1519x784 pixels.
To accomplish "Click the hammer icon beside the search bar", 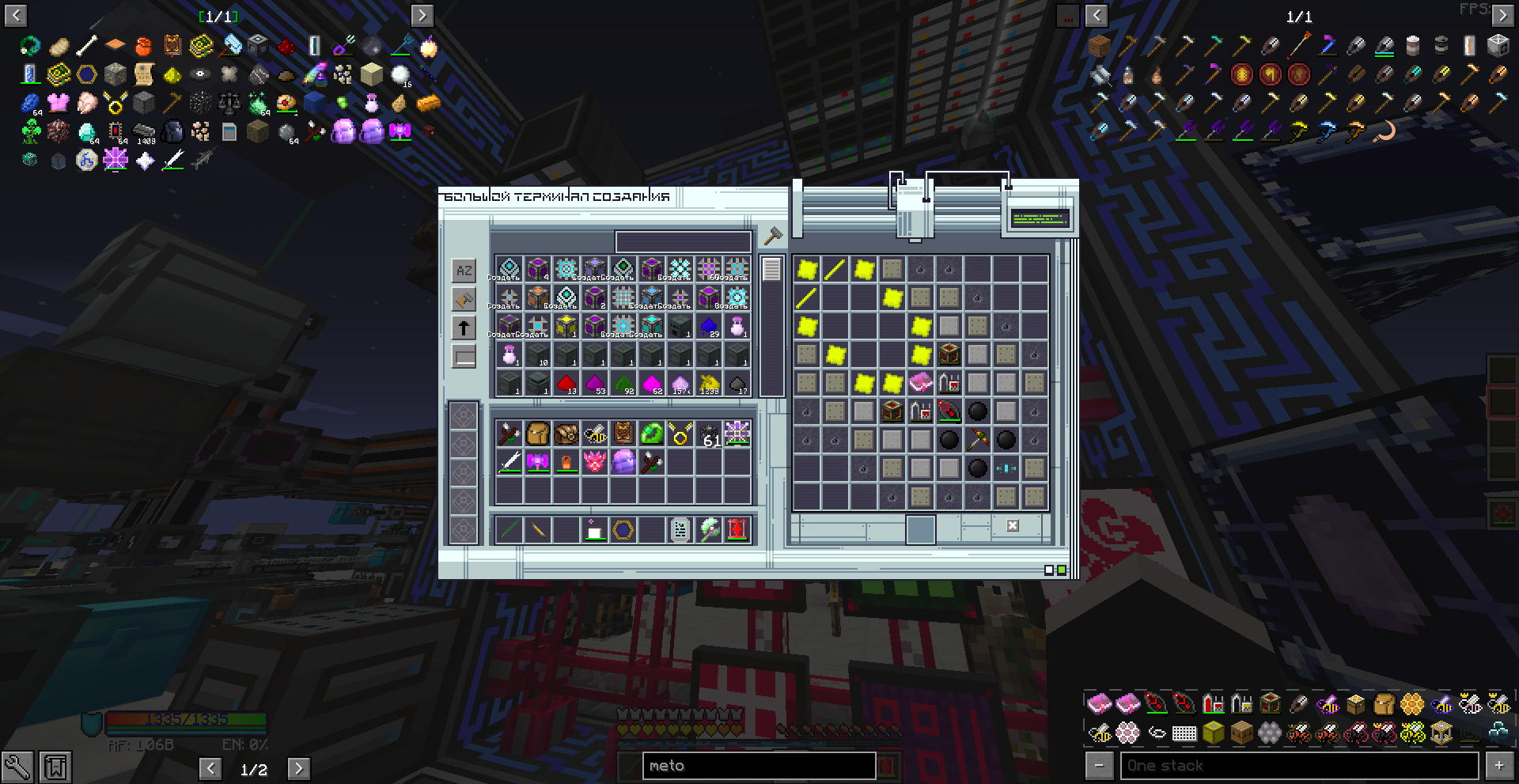I will pos(772,236).
